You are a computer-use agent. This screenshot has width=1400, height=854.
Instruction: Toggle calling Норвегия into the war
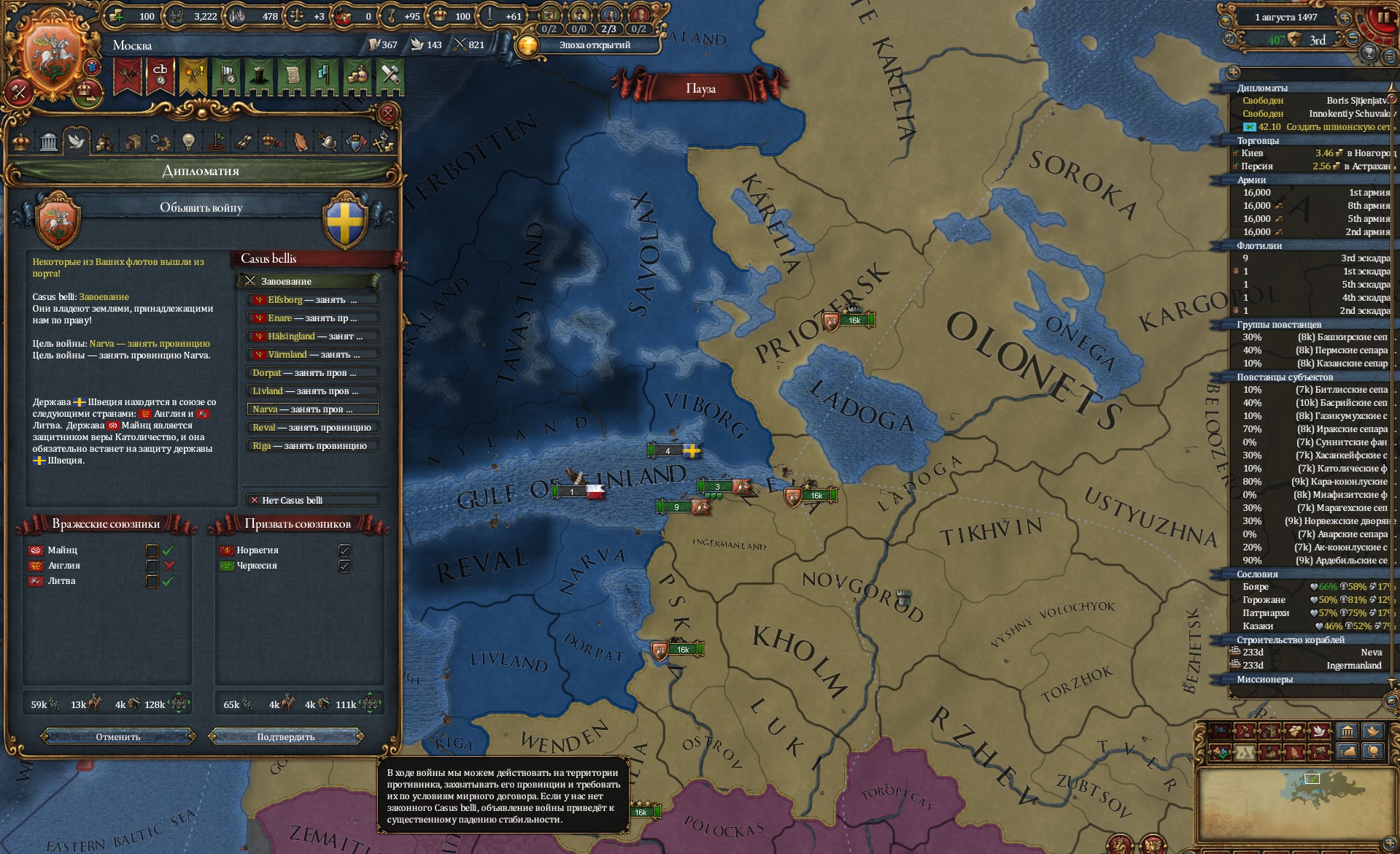344,550
